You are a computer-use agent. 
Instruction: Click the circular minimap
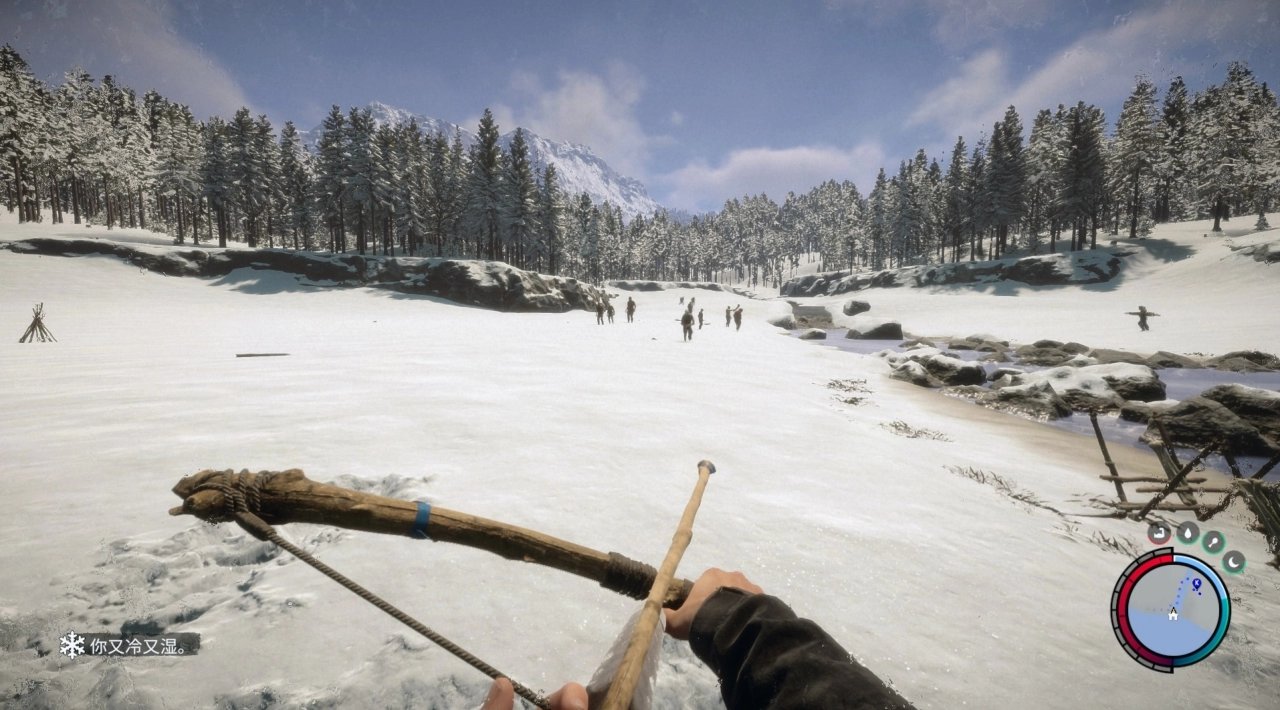pyautogui.click(x=1171, y=609)
